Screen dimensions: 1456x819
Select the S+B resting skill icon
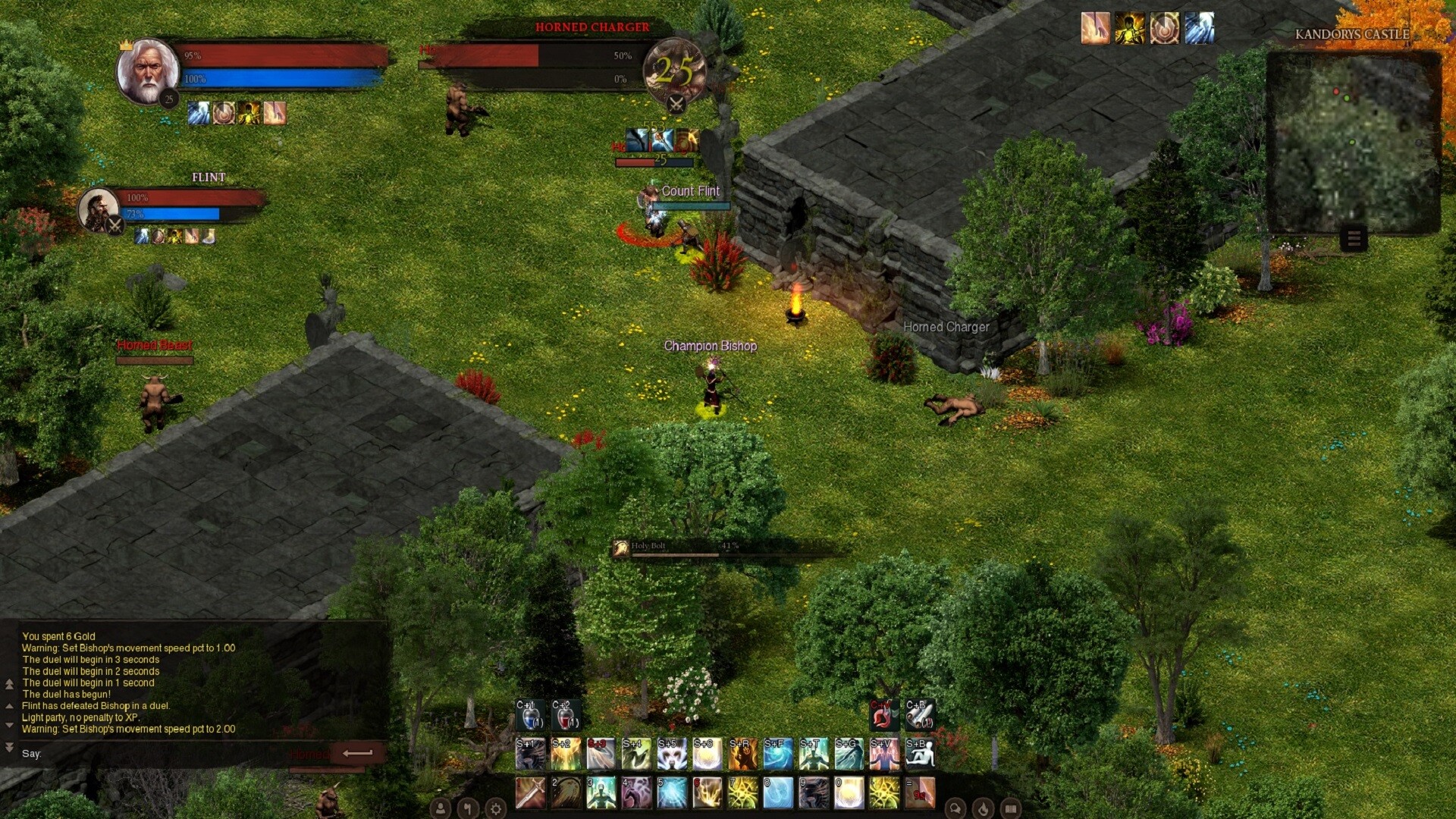(x=918, y=753)
